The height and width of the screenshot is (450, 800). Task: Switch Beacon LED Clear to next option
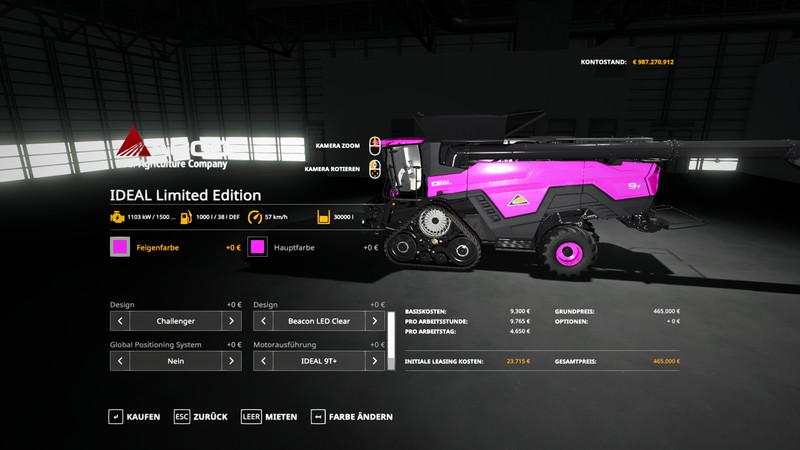click(x=375, y=322)
